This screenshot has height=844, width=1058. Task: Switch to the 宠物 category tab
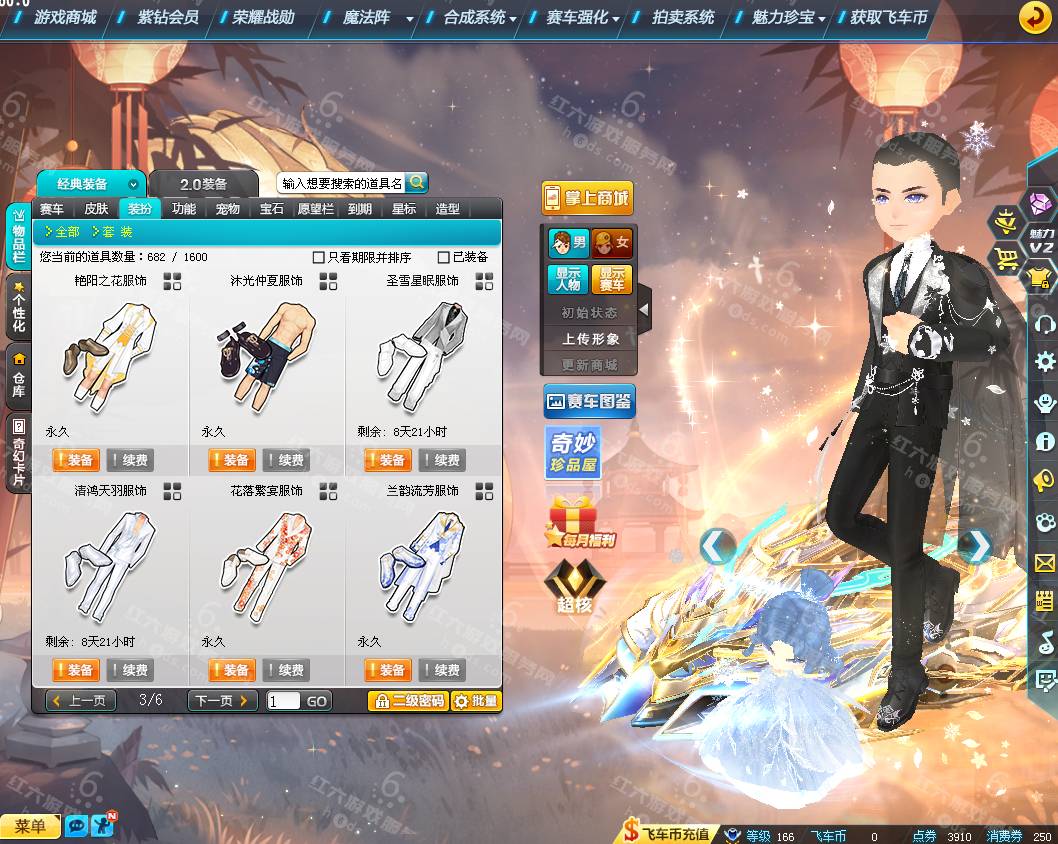(x=228, y=209)
